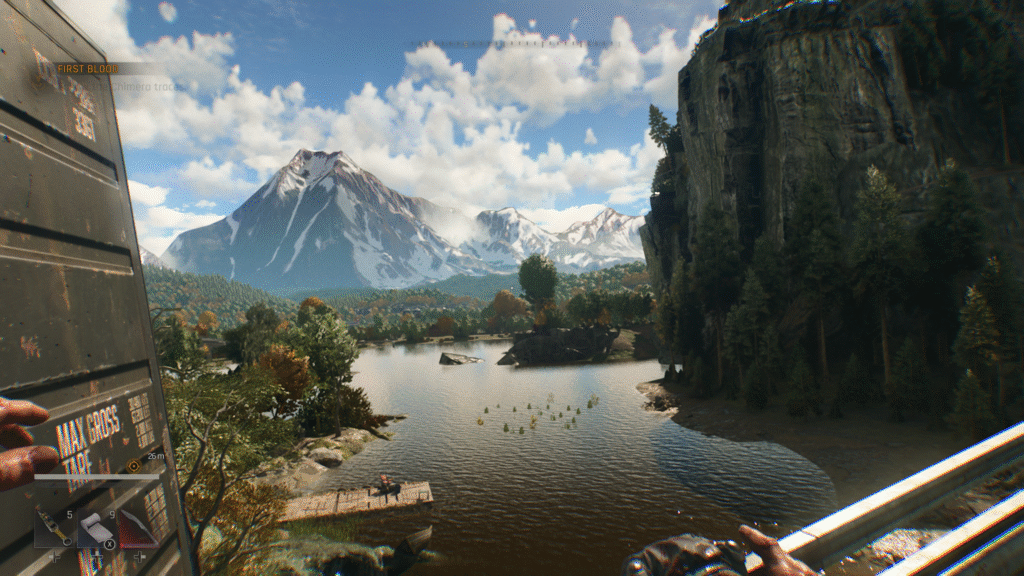Screen dimensions: 1024x576
Task: Select the throwing knife slot
Action: click(52, 528)
